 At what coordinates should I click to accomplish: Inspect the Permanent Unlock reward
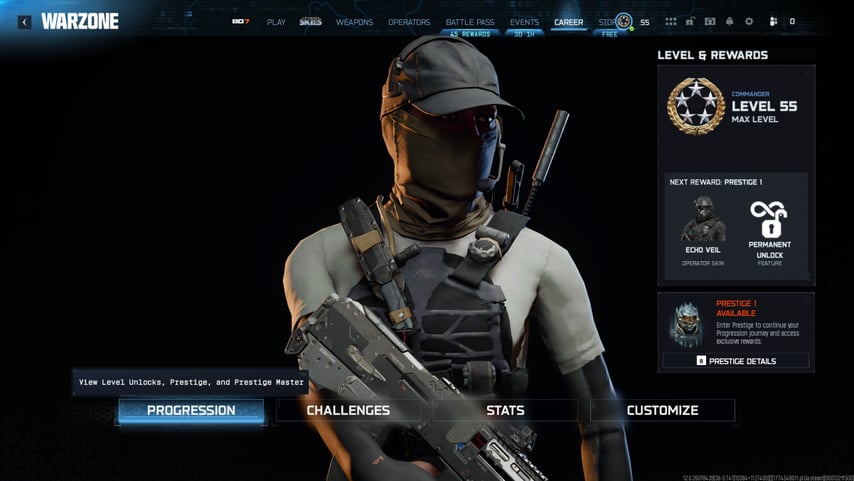(x=769, y=232)
